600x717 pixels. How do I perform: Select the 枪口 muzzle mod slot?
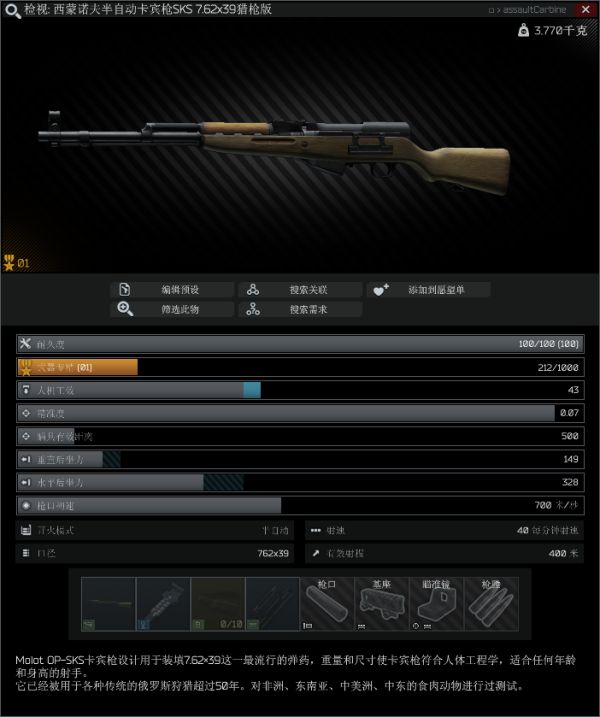click(x=327, y=604)
